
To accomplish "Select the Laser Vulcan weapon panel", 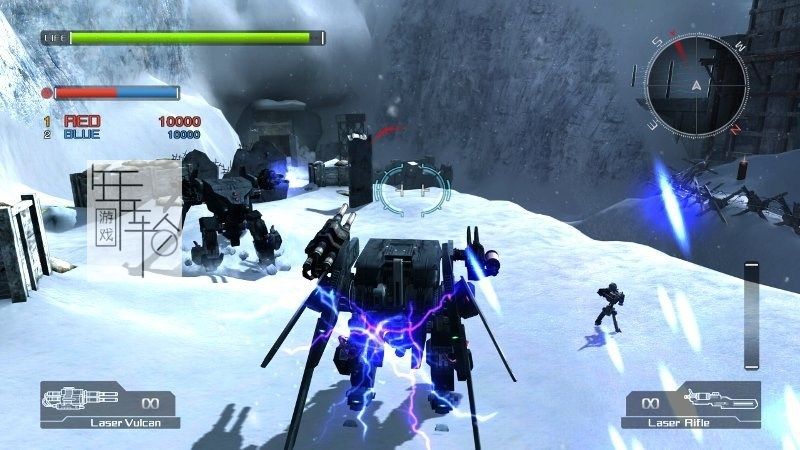I will 108,405.
